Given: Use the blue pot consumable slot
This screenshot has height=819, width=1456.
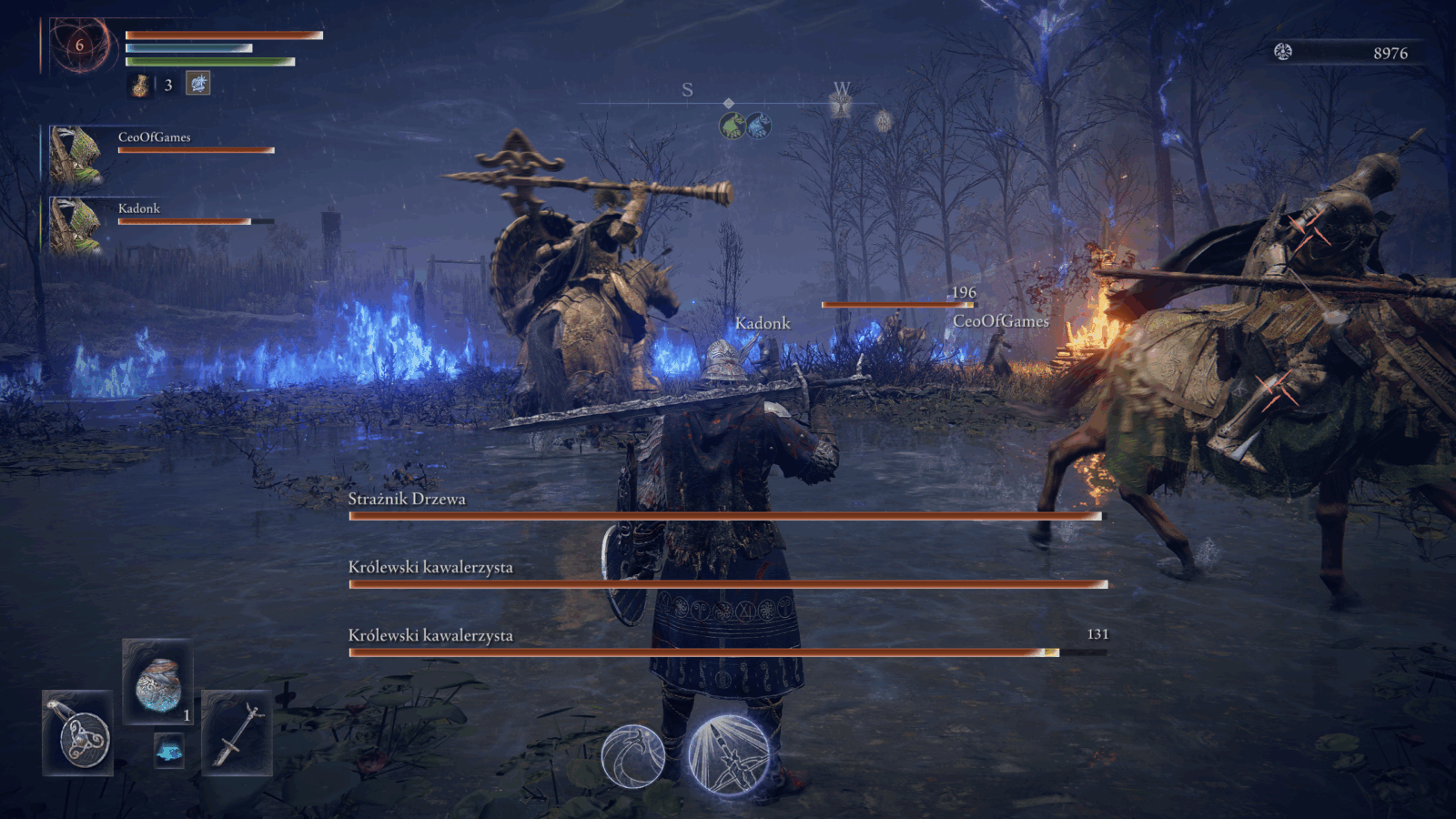Looking at the screenshot, I should coord(158,682).
